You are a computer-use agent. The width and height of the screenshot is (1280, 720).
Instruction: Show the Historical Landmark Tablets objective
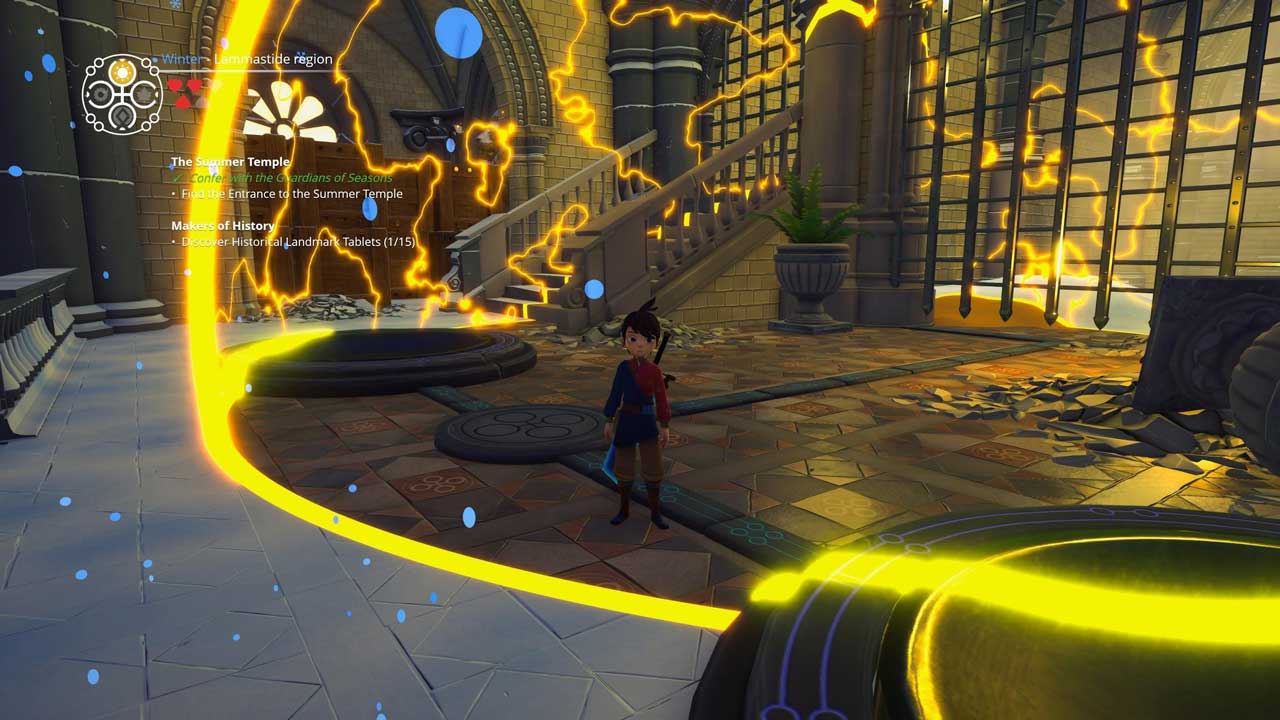coord(298,241)
